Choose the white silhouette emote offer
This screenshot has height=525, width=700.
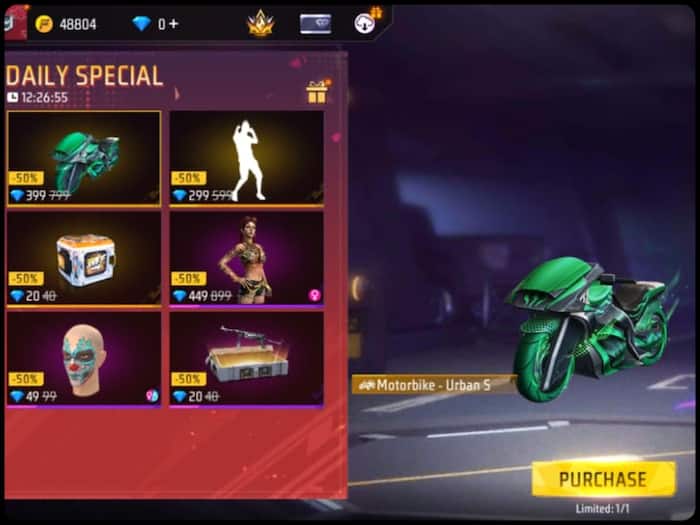coord(246,158)
